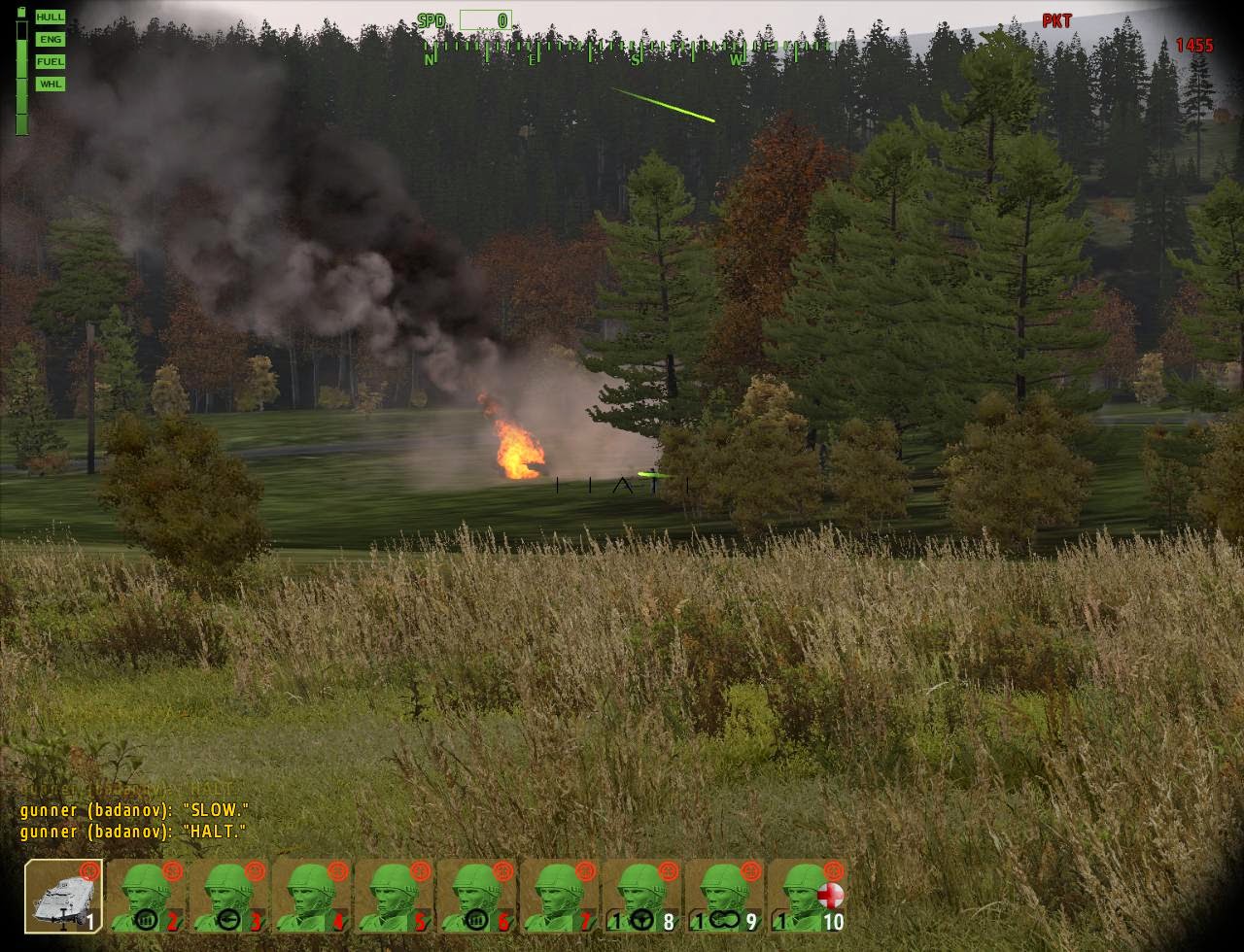
Task: Click the HULL damage indicator
Action: 49,17
